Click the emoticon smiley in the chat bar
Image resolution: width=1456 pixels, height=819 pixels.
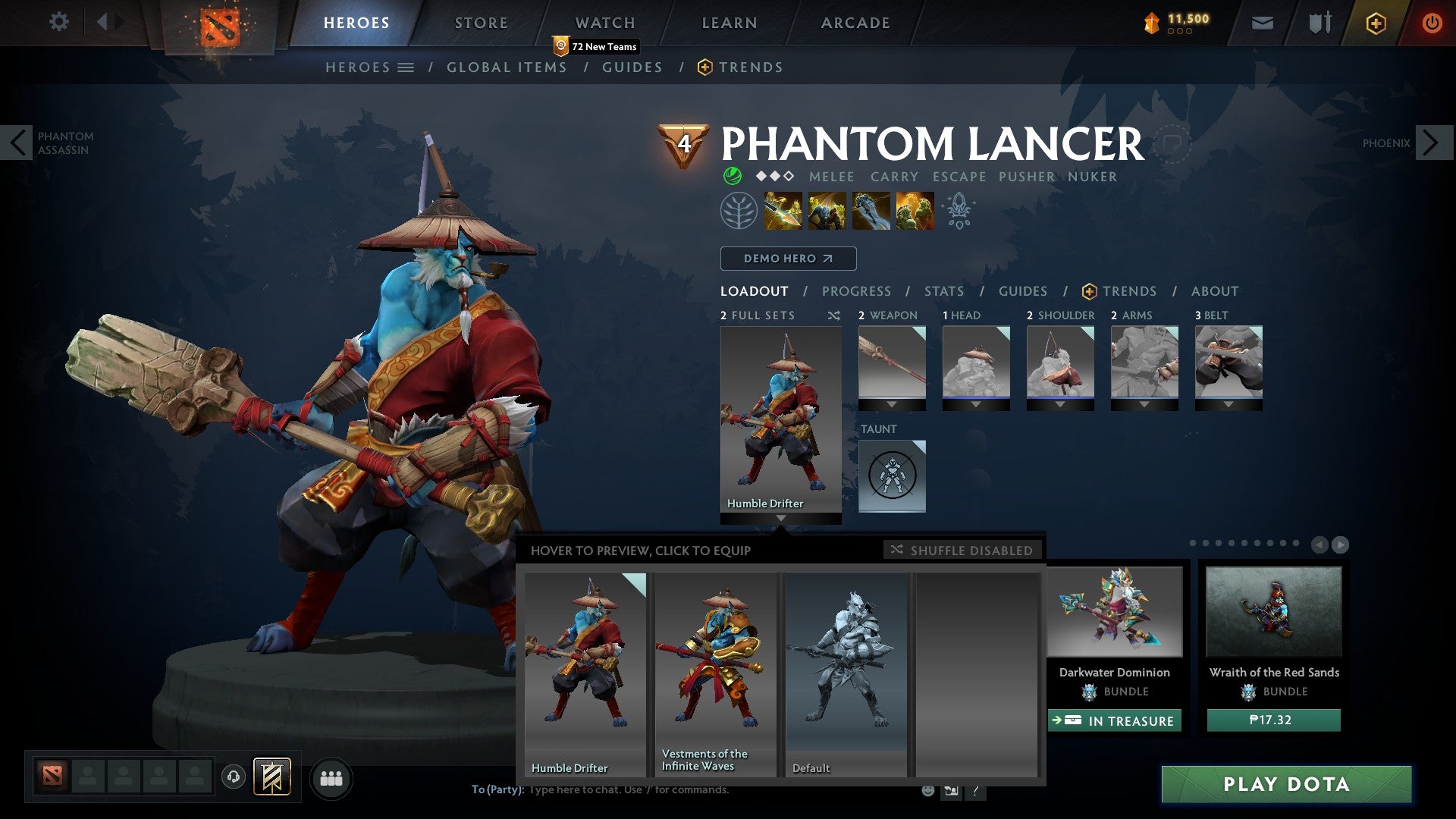click(x=929, y=790)
